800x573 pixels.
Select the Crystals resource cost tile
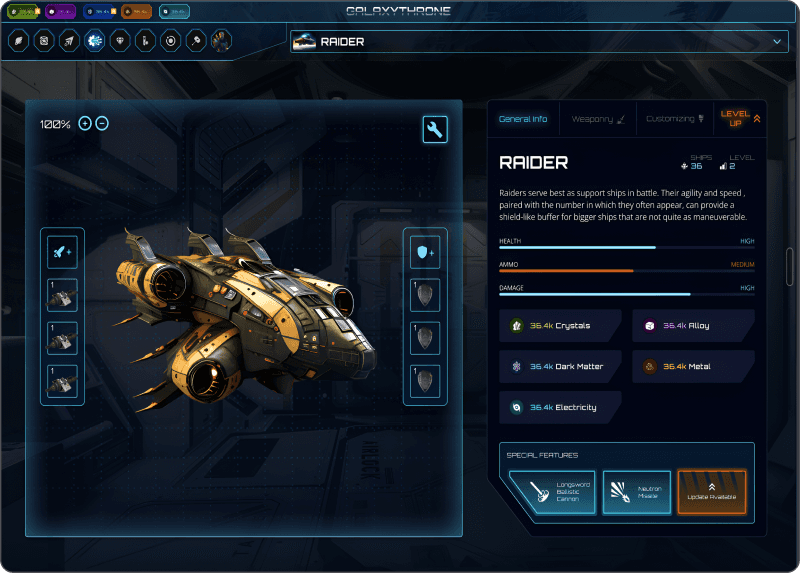561,326
